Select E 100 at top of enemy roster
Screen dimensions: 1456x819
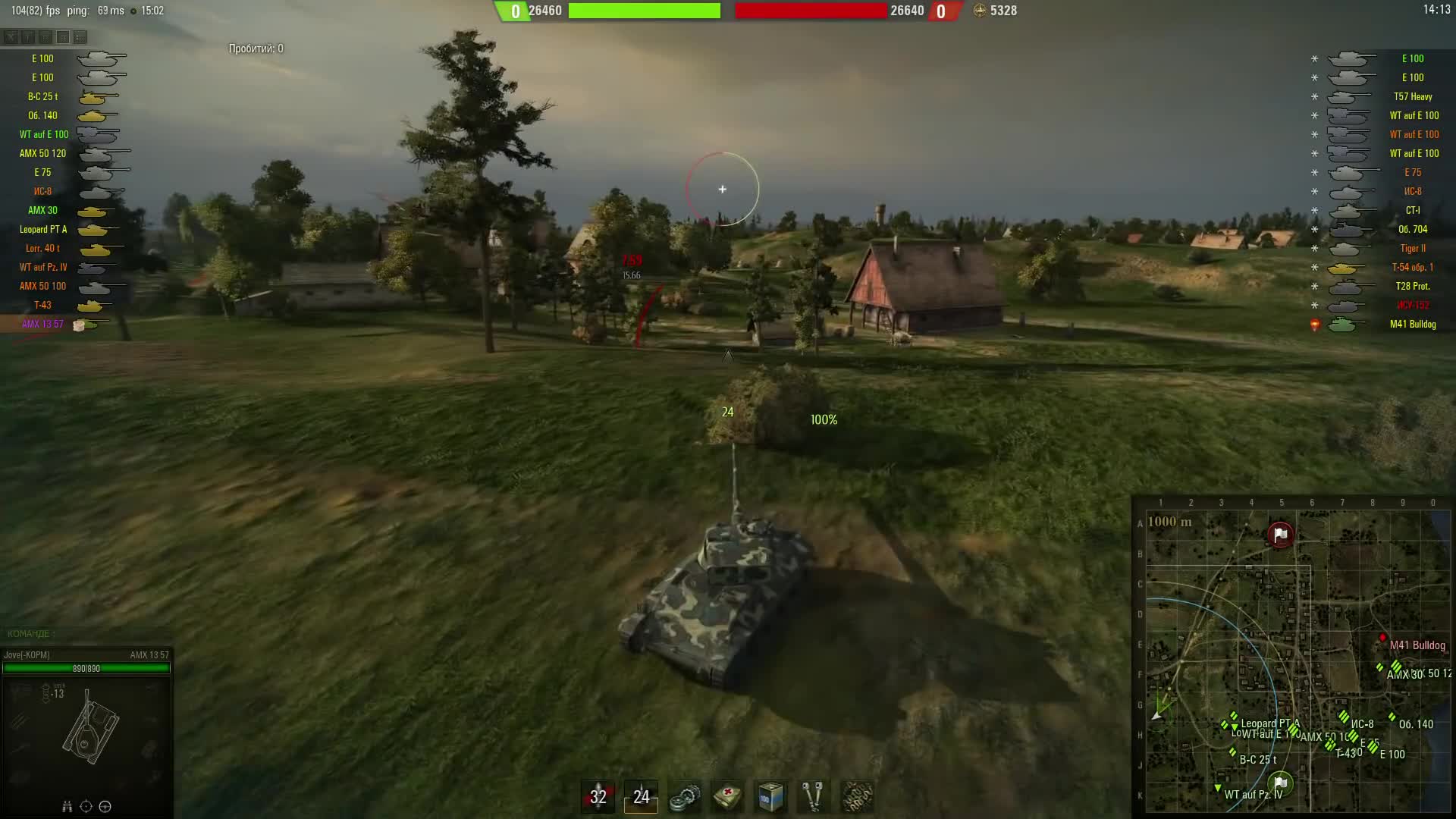(x=1413, y=58)
